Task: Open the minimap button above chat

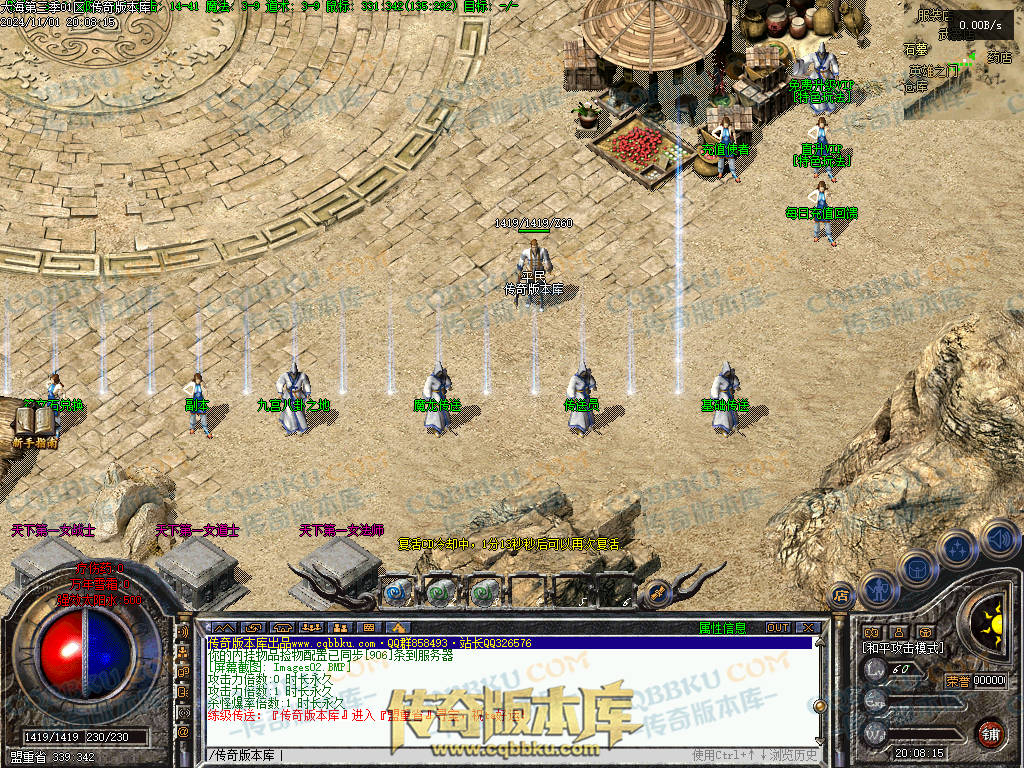Action: (x=222, y=628)
